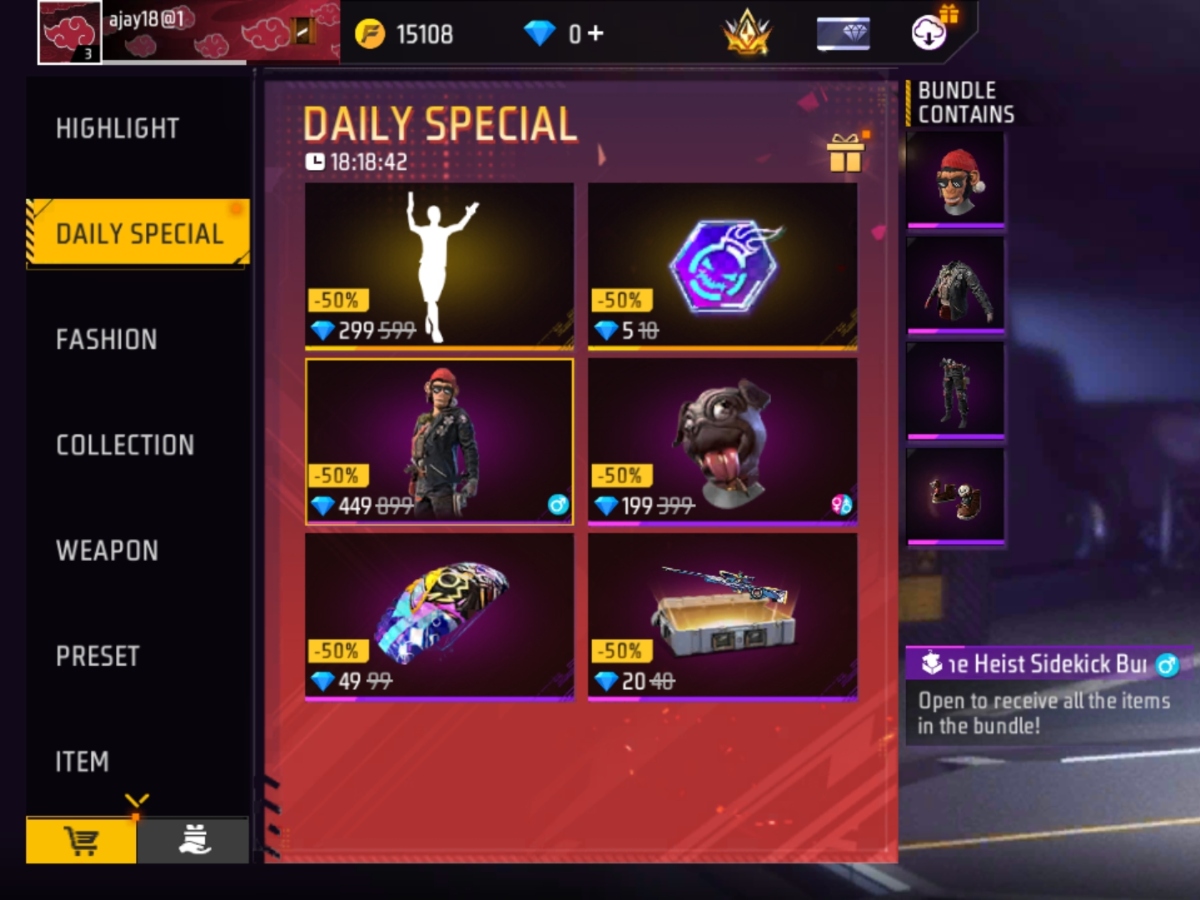
Task: Switch to the Fashion category
Action: [x=106, y=340]
